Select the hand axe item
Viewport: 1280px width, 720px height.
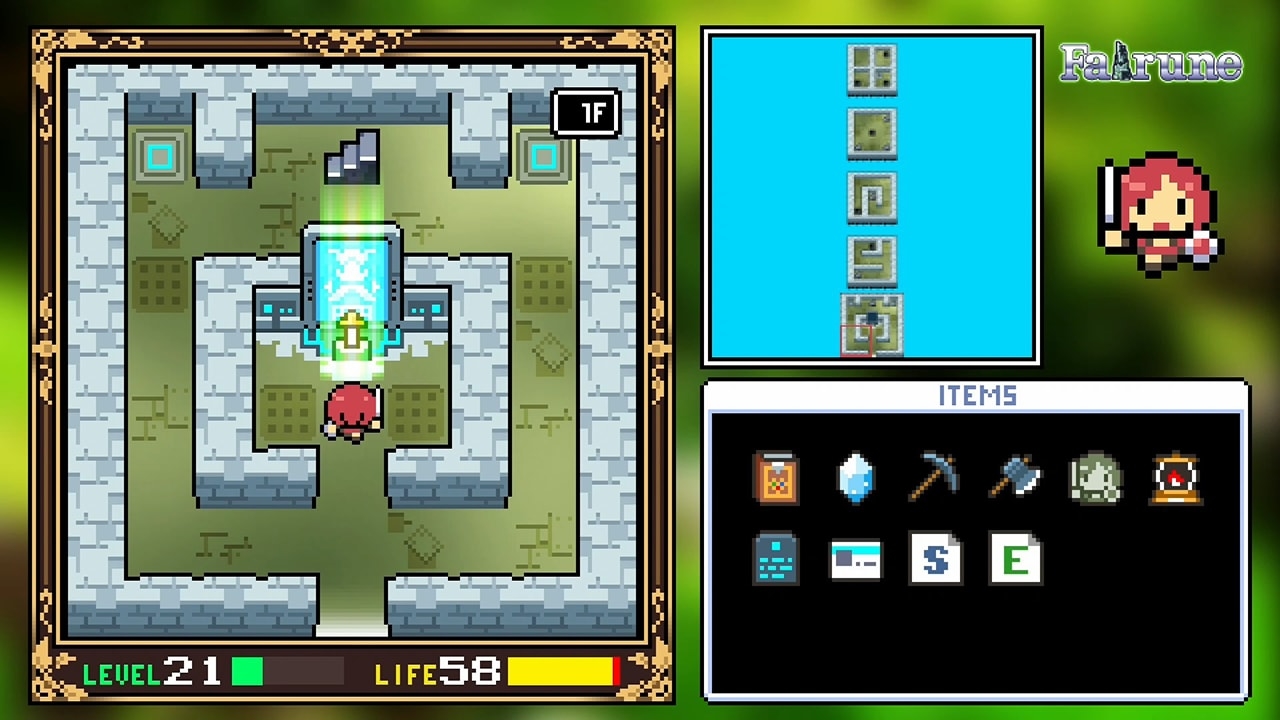point(1015,478)
